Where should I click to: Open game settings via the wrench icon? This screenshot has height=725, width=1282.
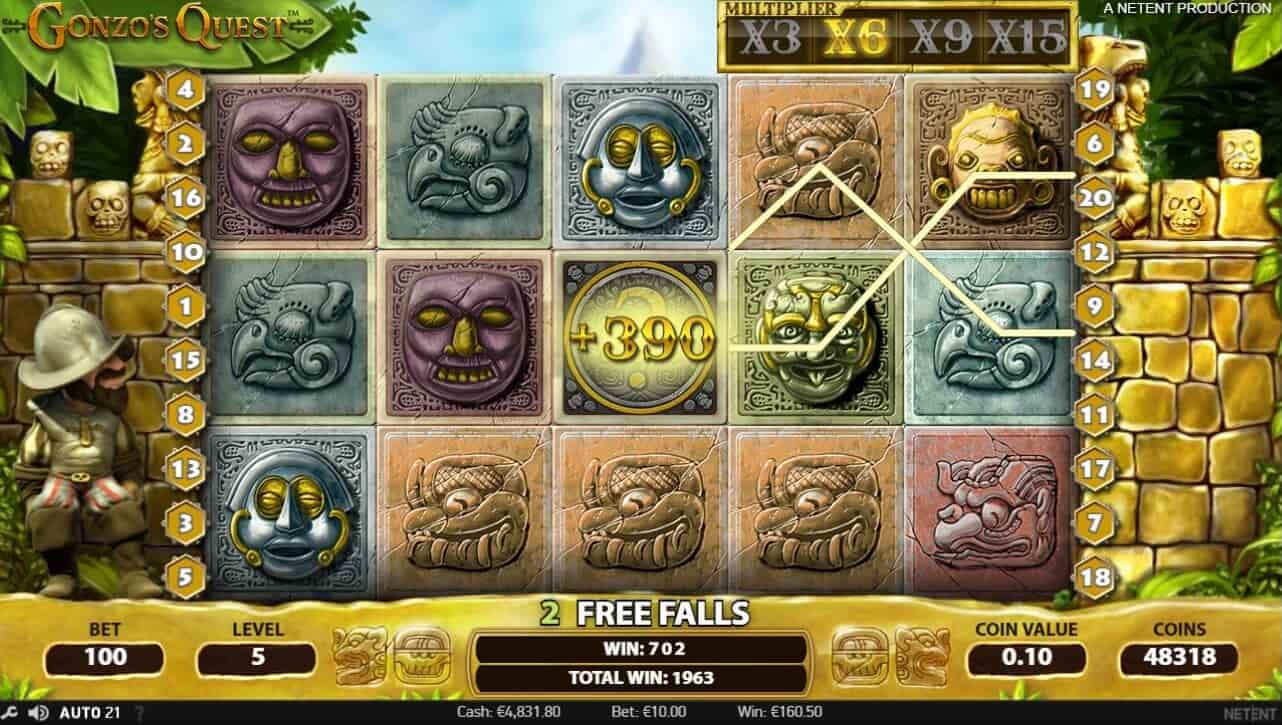click(10, 711)
